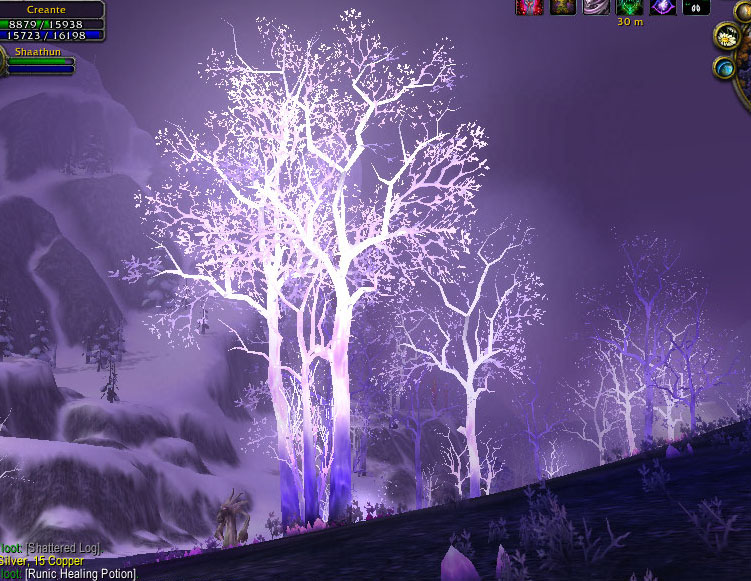
Task: Click the daisy flower minimap button
Action: (x=726, y=37)
